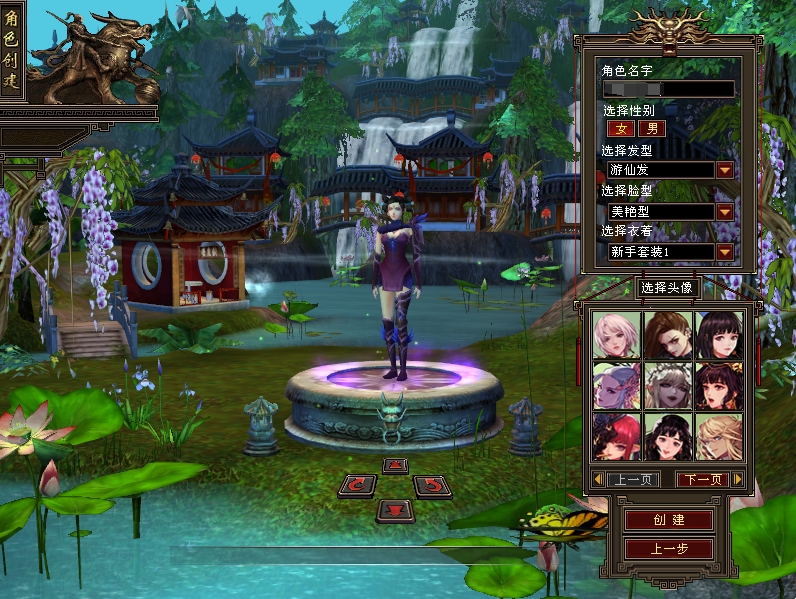796x599 pixels.
Task: Select the pale flower-crowned woman portrait
Action: coord(667,385)
